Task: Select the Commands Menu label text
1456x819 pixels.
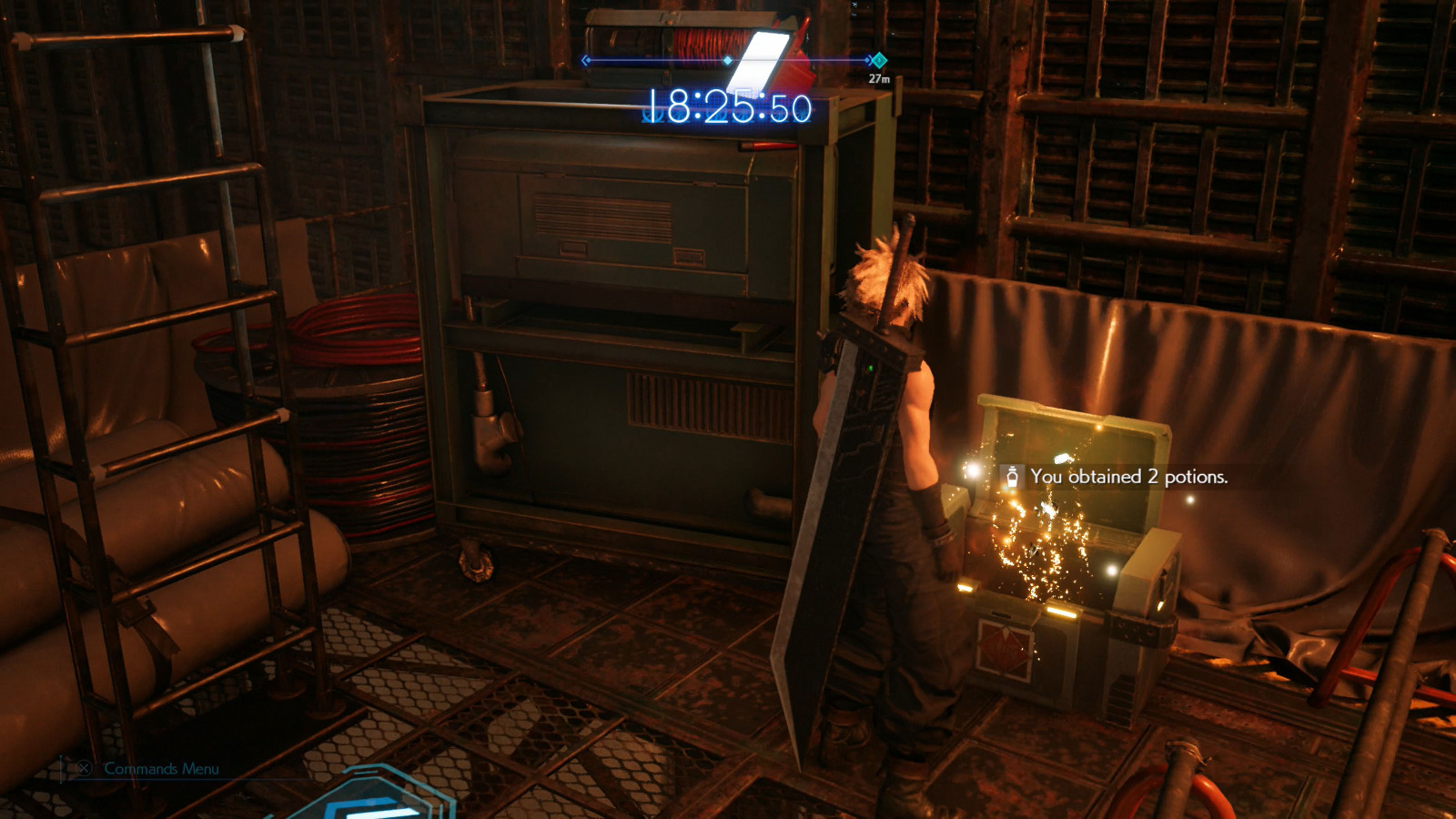Action: 160,767
